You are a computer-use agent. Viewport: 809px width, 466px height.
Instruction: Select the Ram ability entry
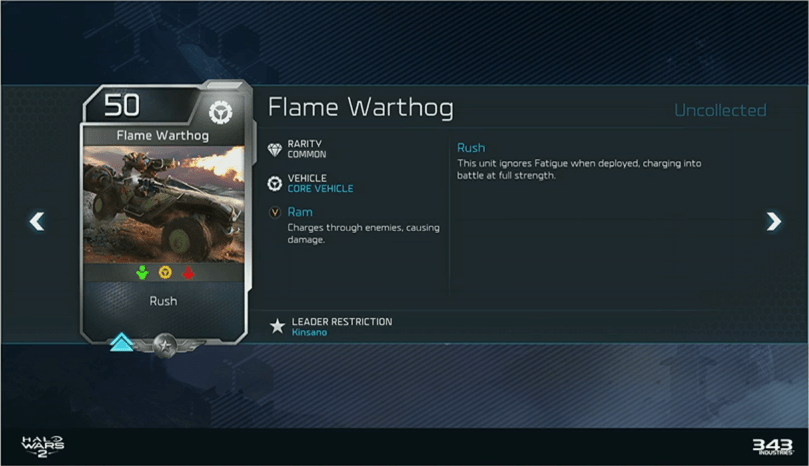pyautogui.click(x=300, y=212)
